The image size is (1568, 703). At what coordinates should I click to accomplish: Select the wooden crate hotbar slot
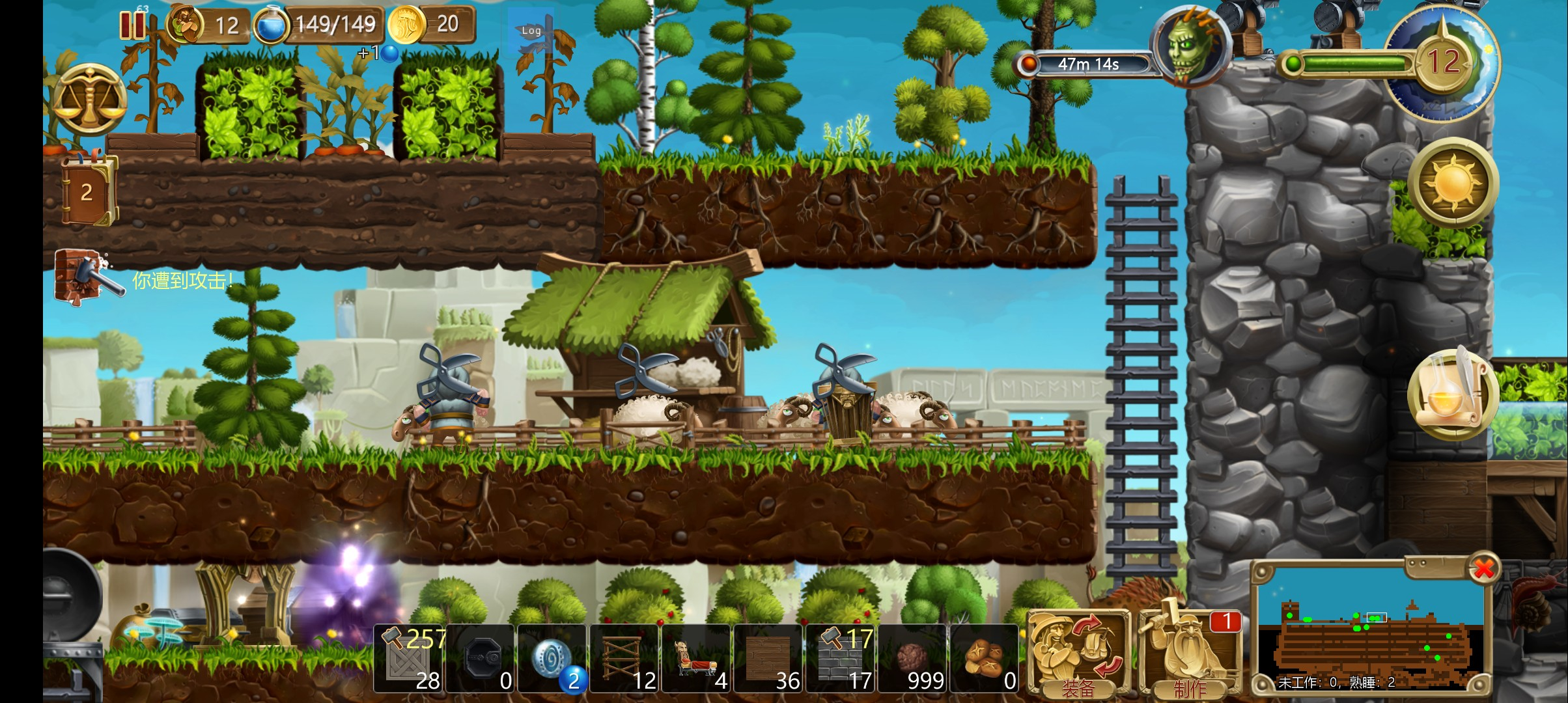tap(409, 659)
